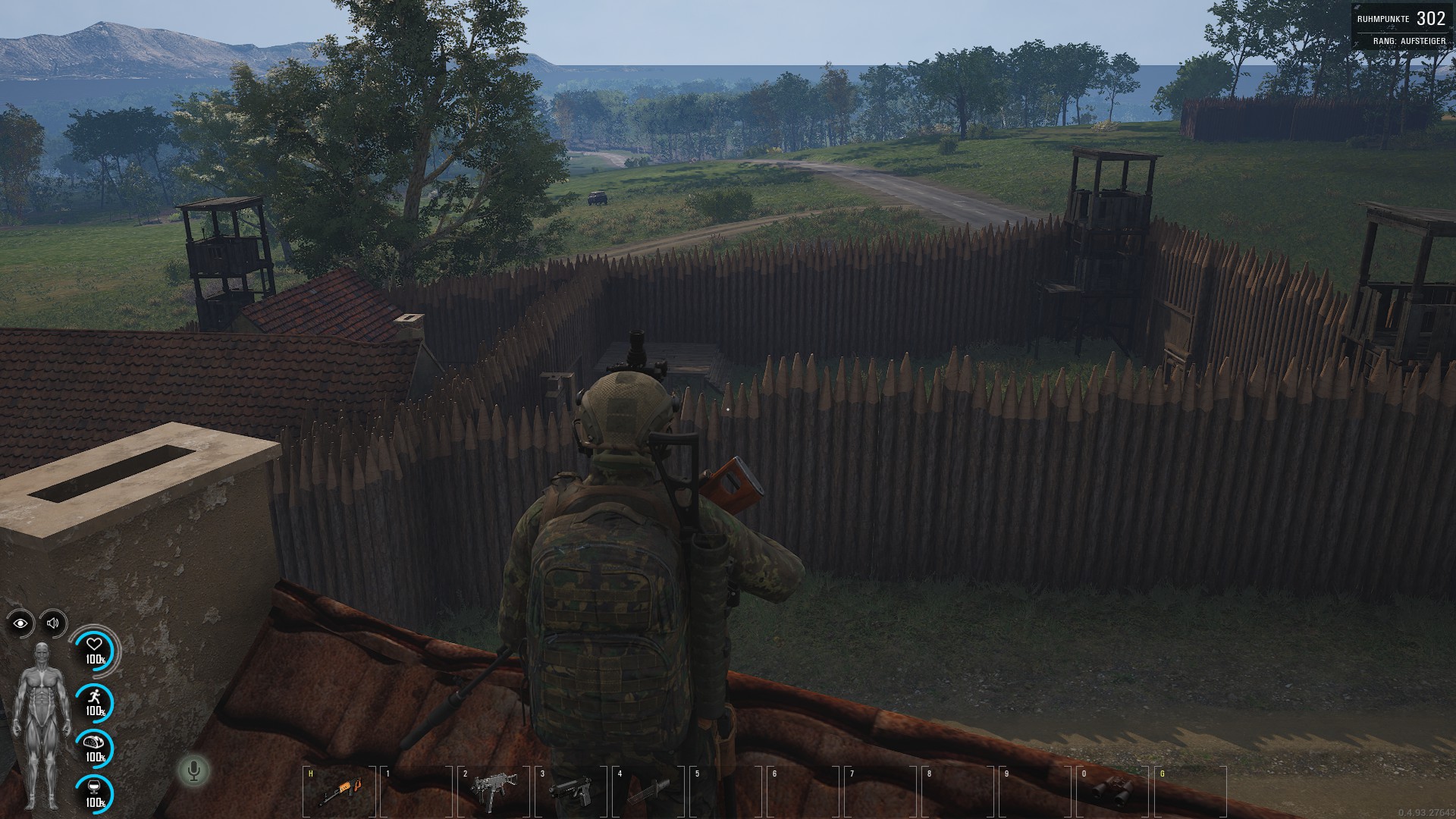
Task: Click the heart health indicator
Action: tap(94, 648)
